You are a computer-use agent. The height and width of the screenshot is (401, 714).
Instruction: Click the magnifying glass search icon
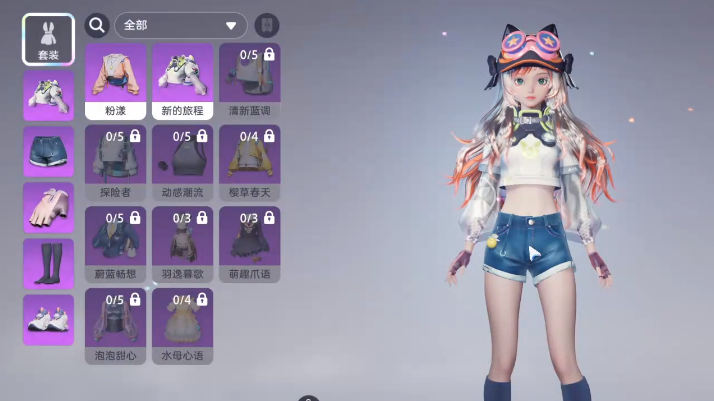click(97, 25)
